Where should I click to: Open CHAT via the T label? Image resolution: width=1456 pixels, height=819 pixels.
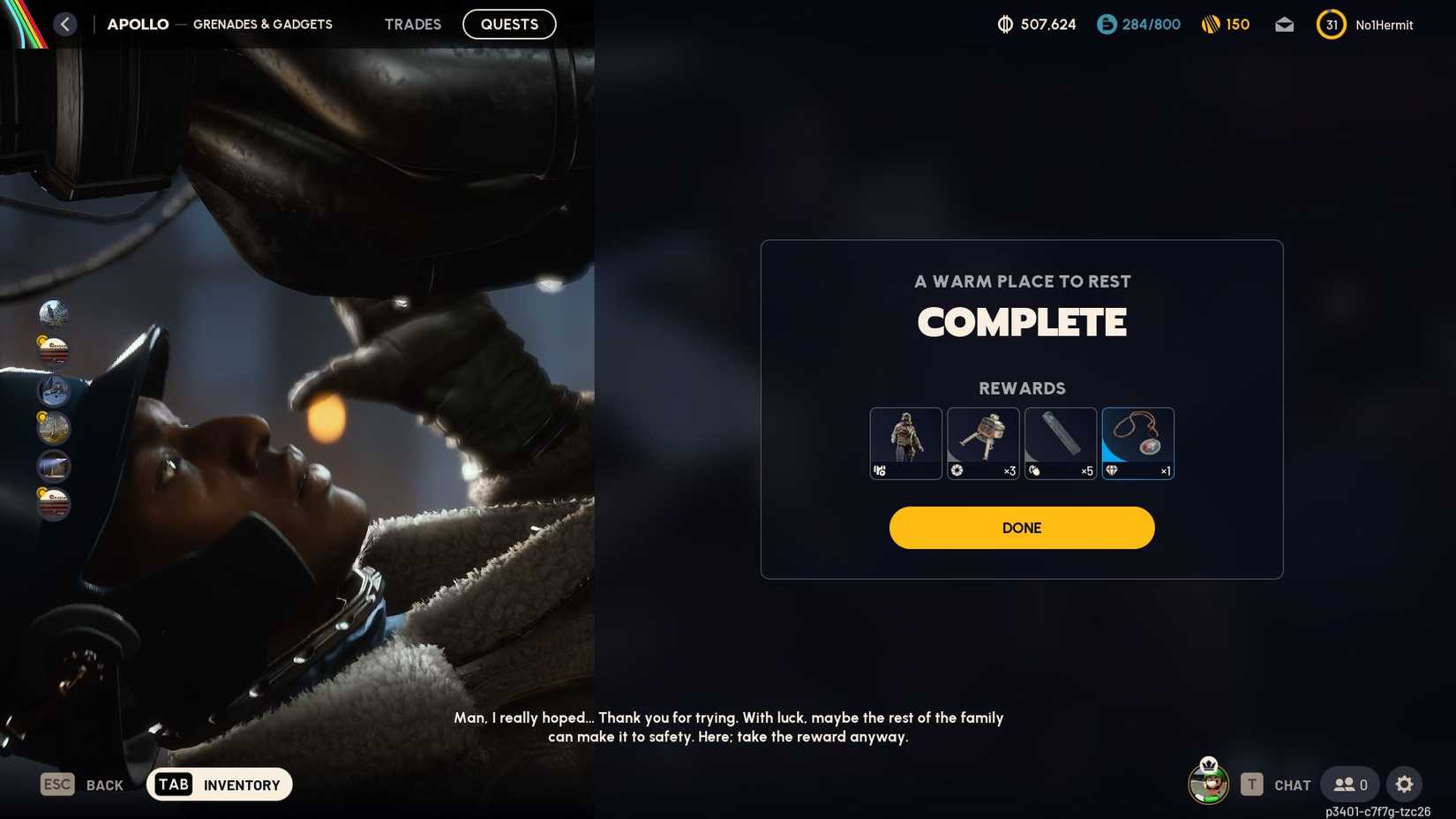[1250, 784]
